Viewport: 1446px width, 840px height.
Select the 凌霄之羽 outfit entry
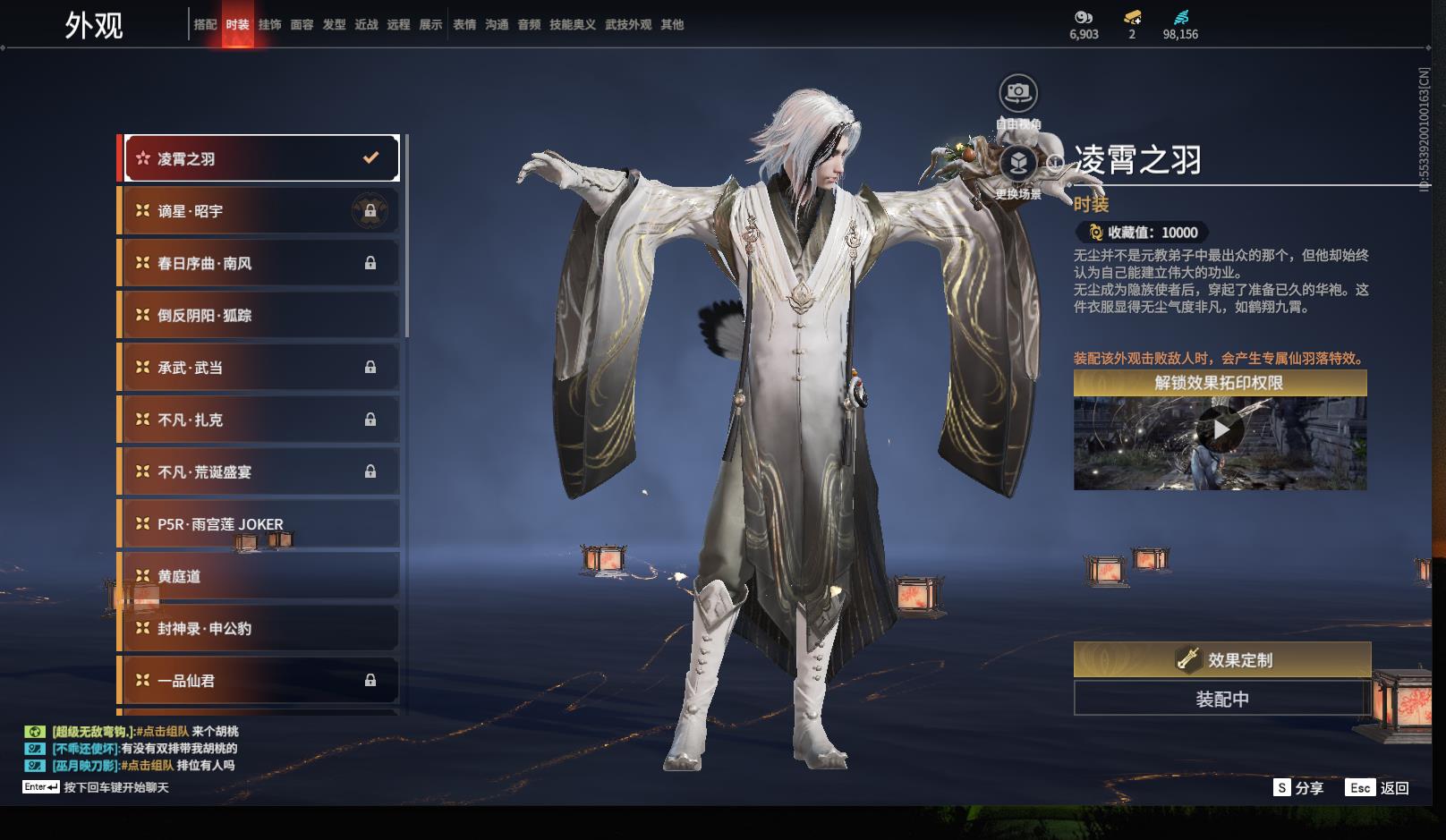click(x=260, y=158)
